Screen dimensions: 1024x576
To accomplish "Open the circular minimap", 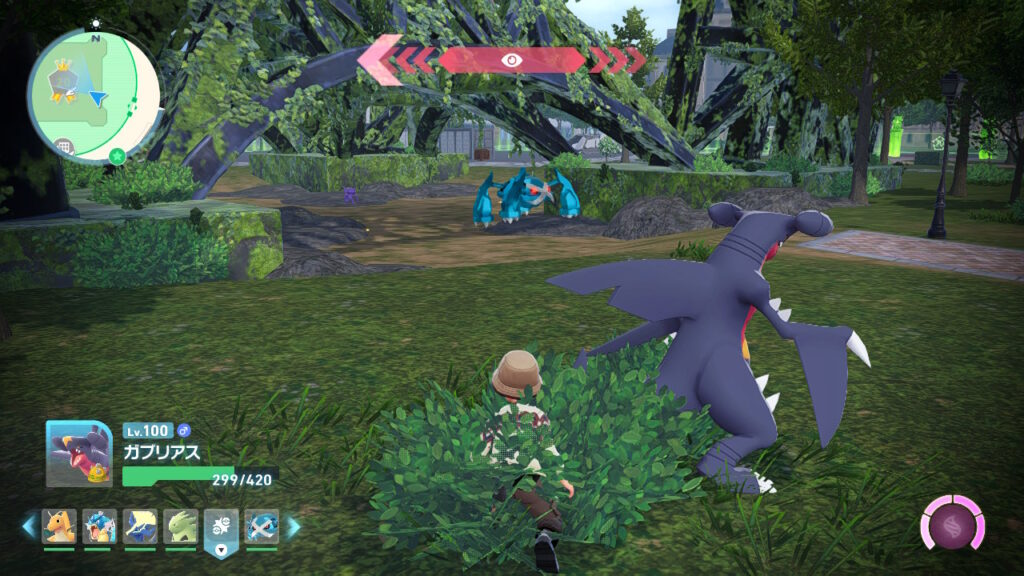I will (93, 94).
